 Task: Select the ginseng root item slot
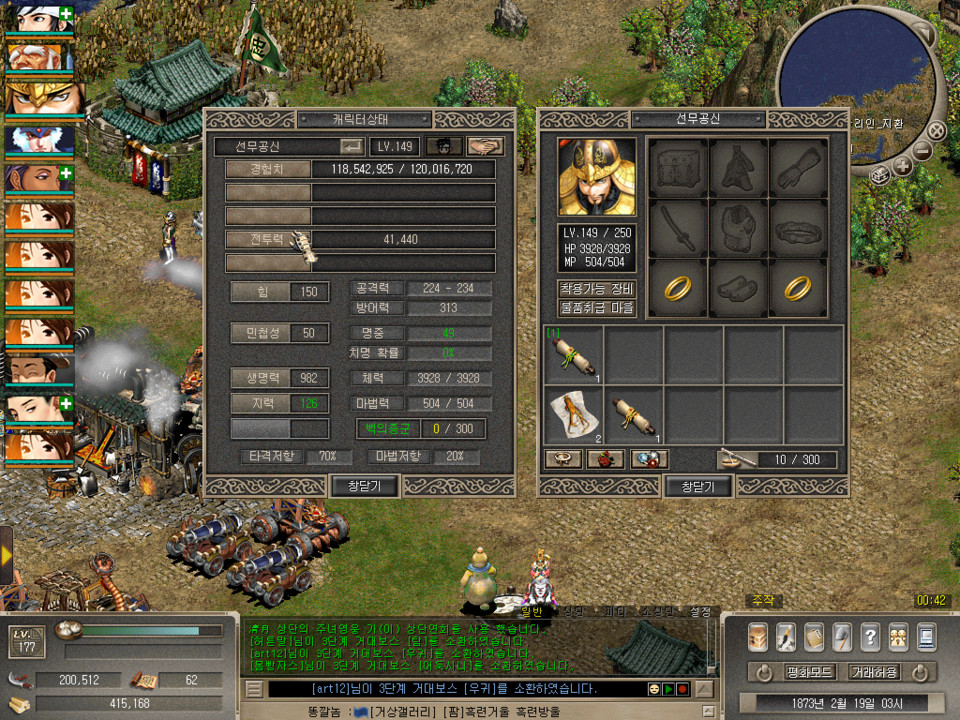pos(574,414)
